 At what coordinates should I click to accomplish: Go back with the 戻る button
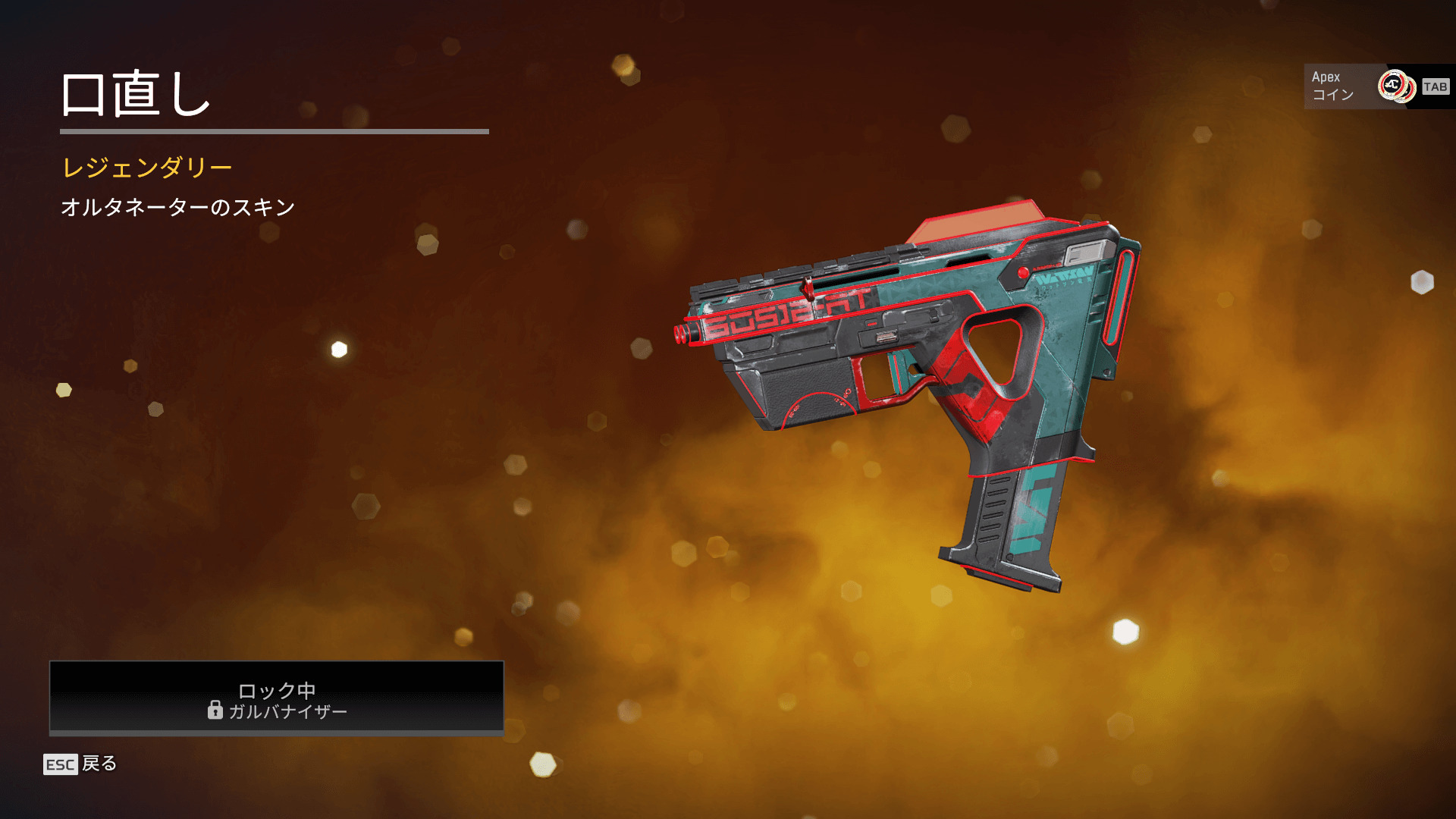click(81, 764)
